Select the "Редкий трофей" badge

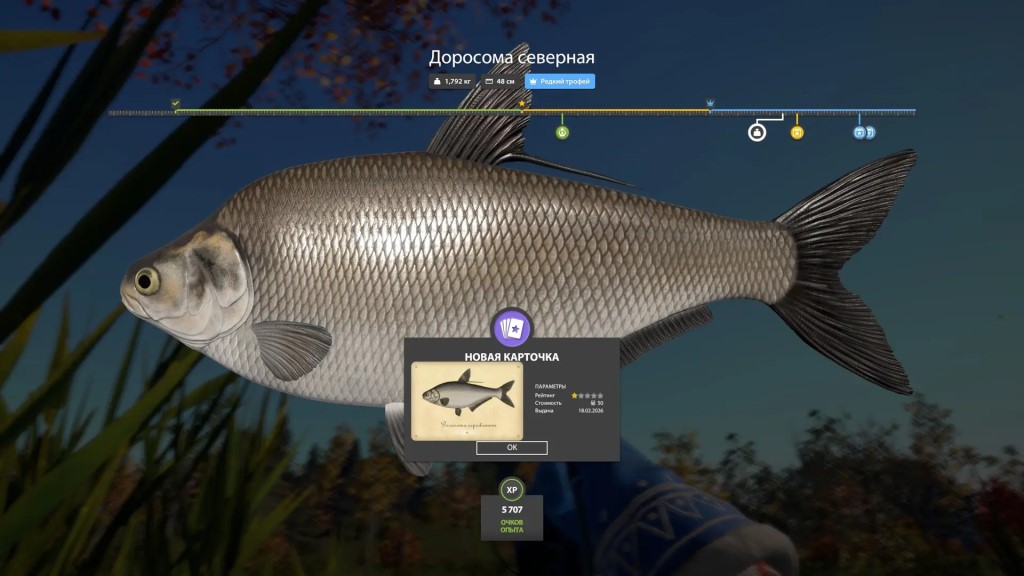click(560, 81)
